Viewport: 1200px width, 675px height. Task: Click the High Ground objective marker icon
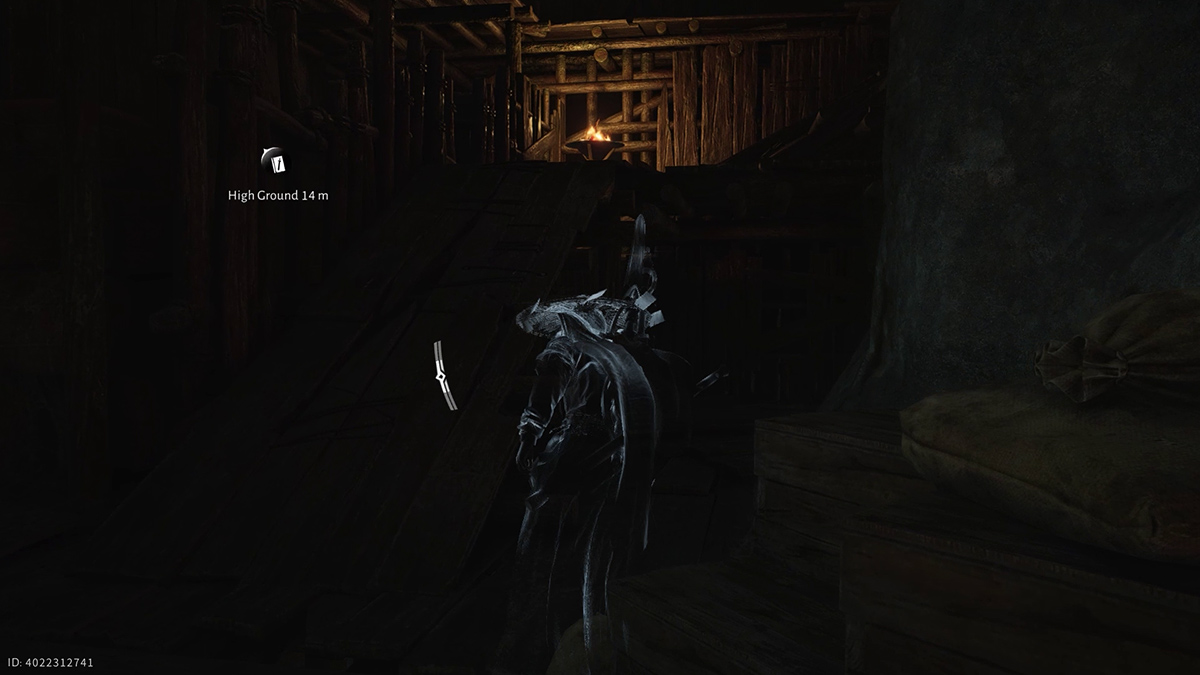click(277, 161)
